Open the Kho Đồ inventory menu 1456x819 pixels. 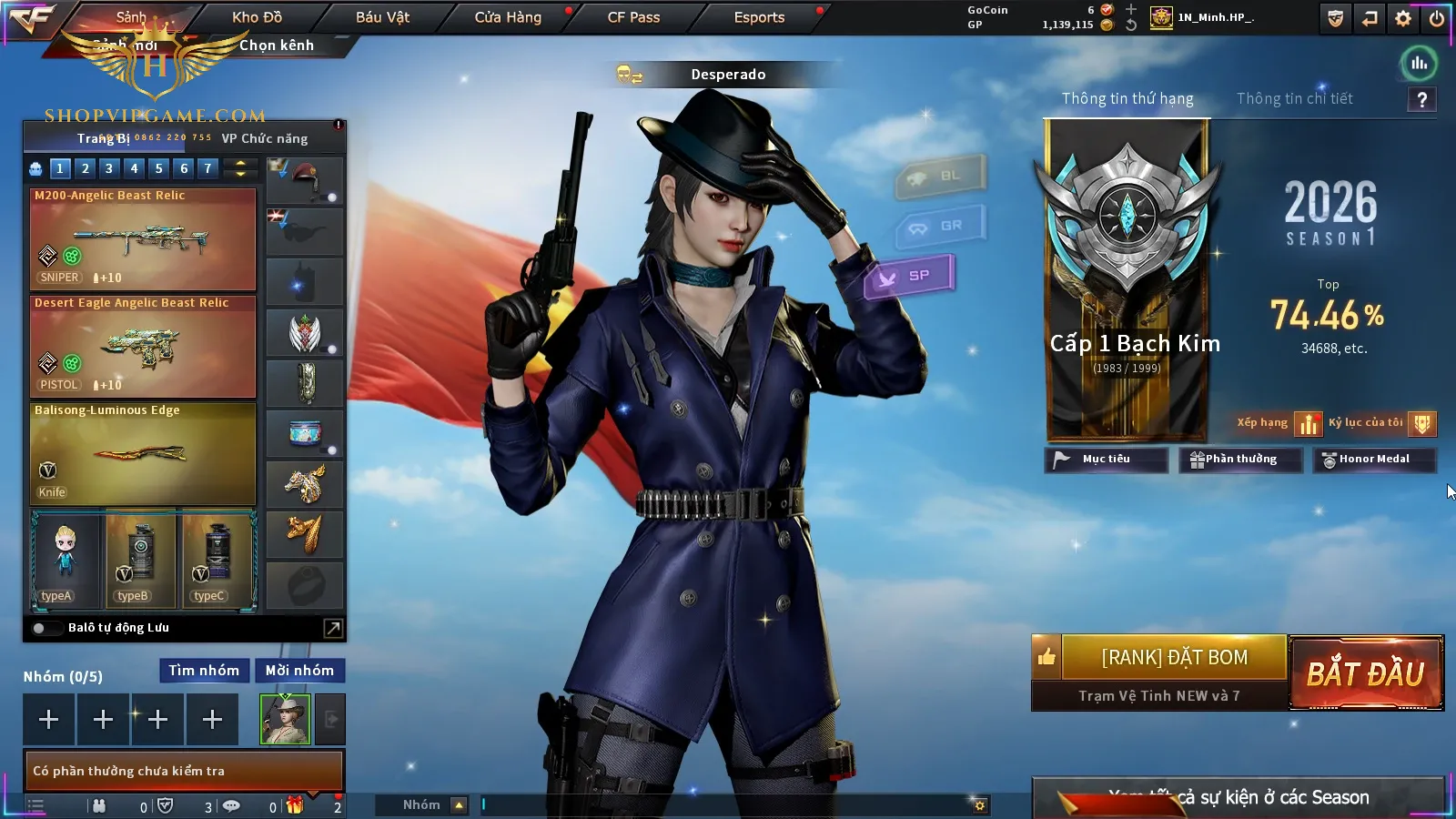257,17
